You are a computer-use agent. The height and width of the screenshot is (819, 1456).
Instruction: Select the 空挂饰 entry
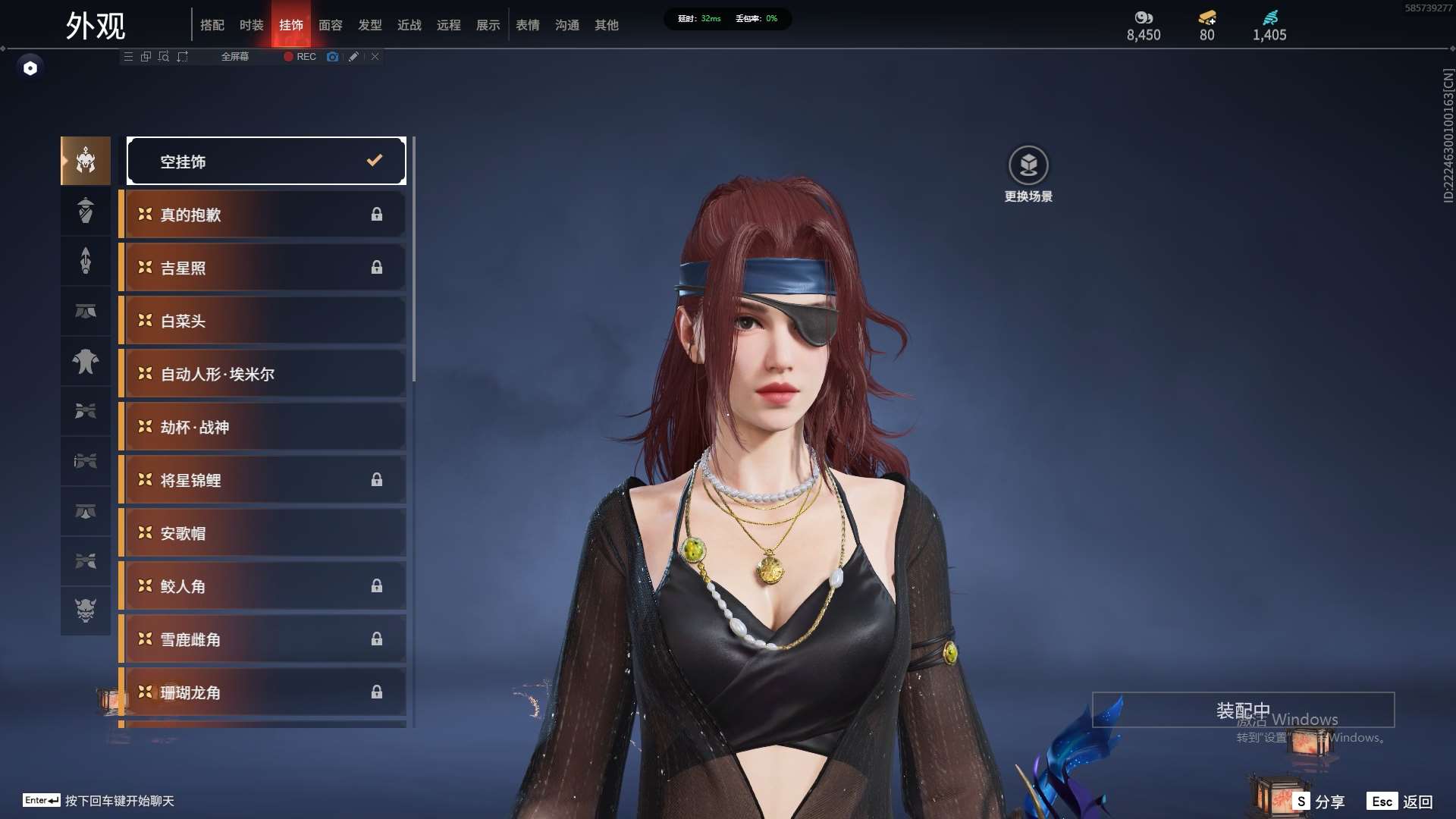pos(266,161)
